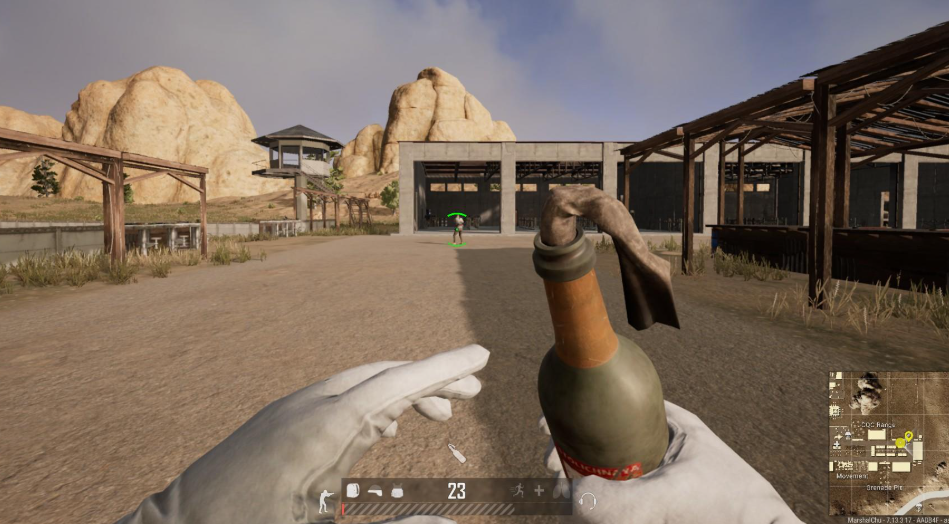
Task: Click the yellow waypoint marker on the minimap
Action: point(907,436)
